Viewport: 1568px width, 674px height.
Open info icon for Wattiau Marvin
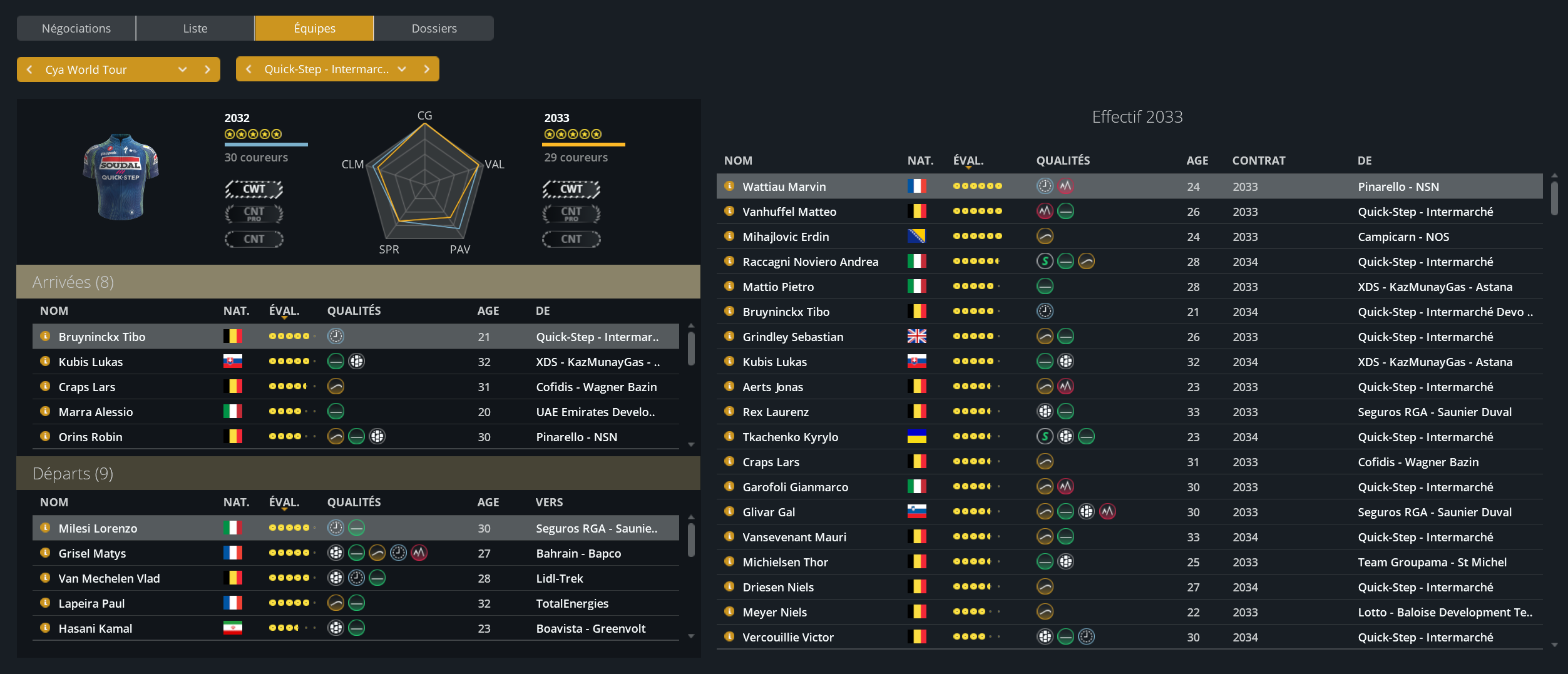[729, 186]
